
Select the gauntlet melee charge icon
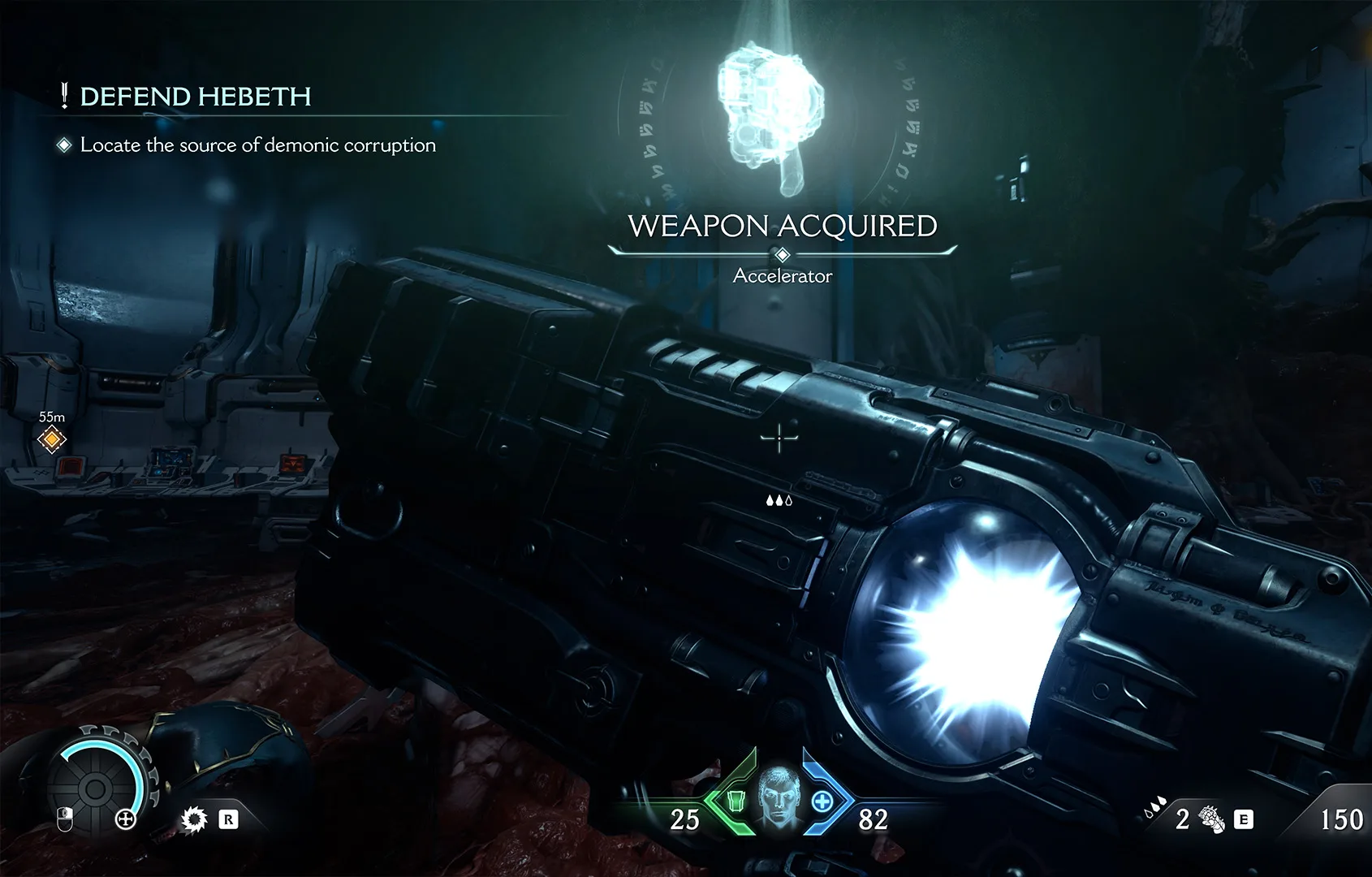(x=1212, y=821)
